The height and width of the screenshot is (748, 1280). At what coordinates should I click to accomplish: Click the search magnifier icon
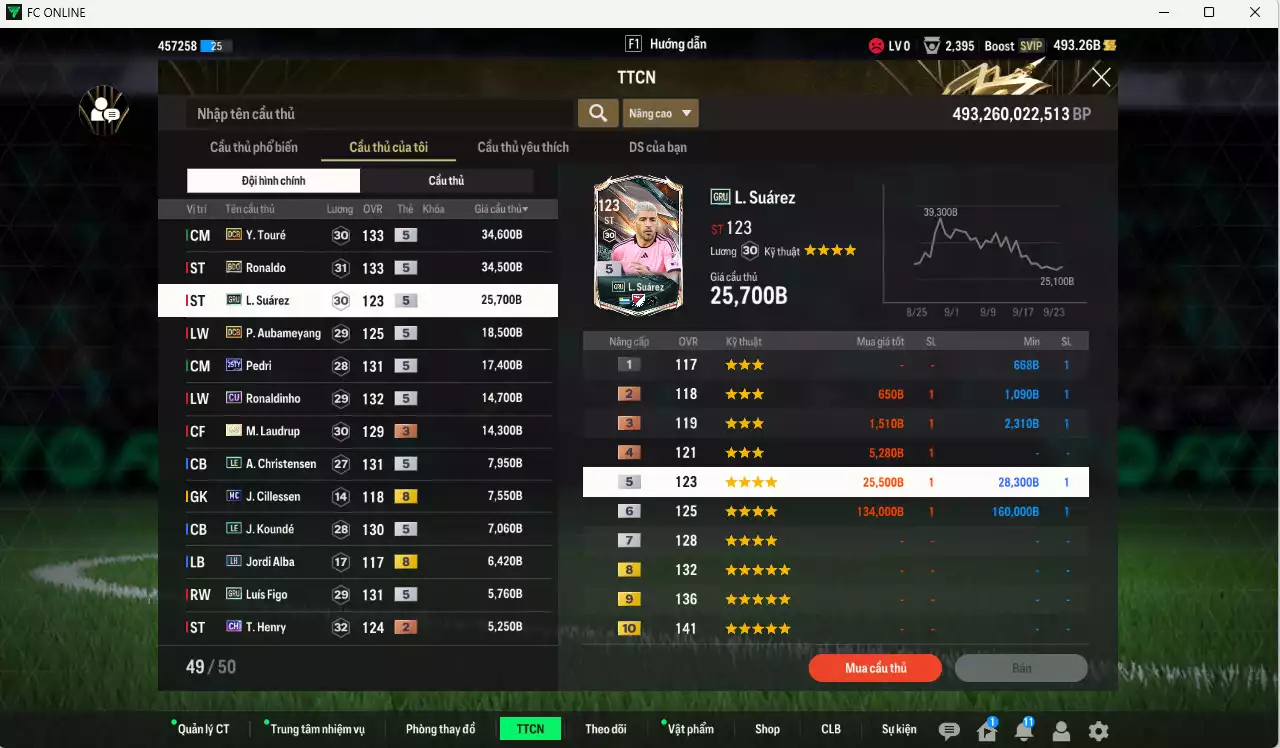[x=597, y=113]
